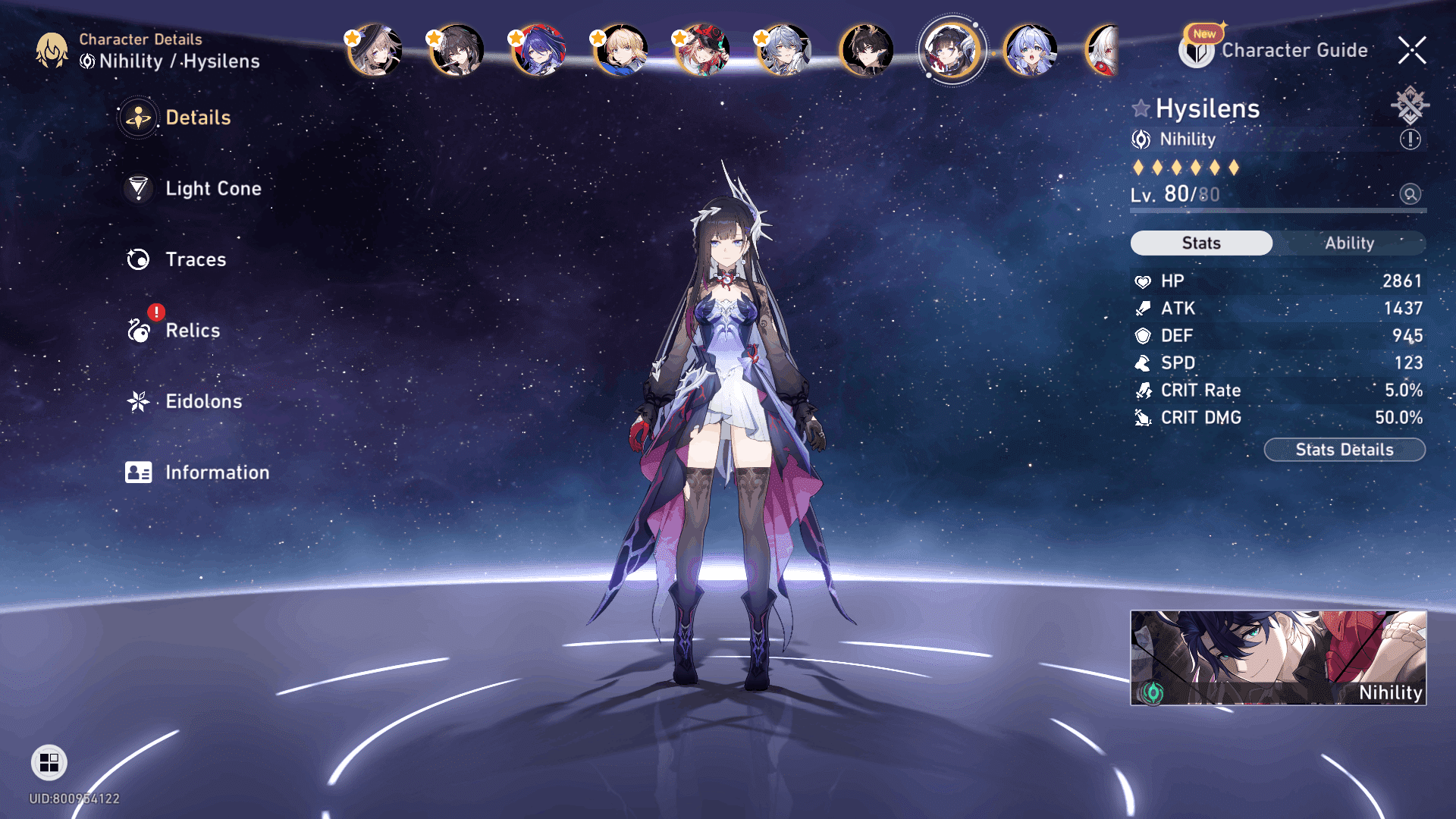Select the Details menu entry
The width and height of the screenshot is (1456, 819).
pyautogui.click(x=197, y=118)
